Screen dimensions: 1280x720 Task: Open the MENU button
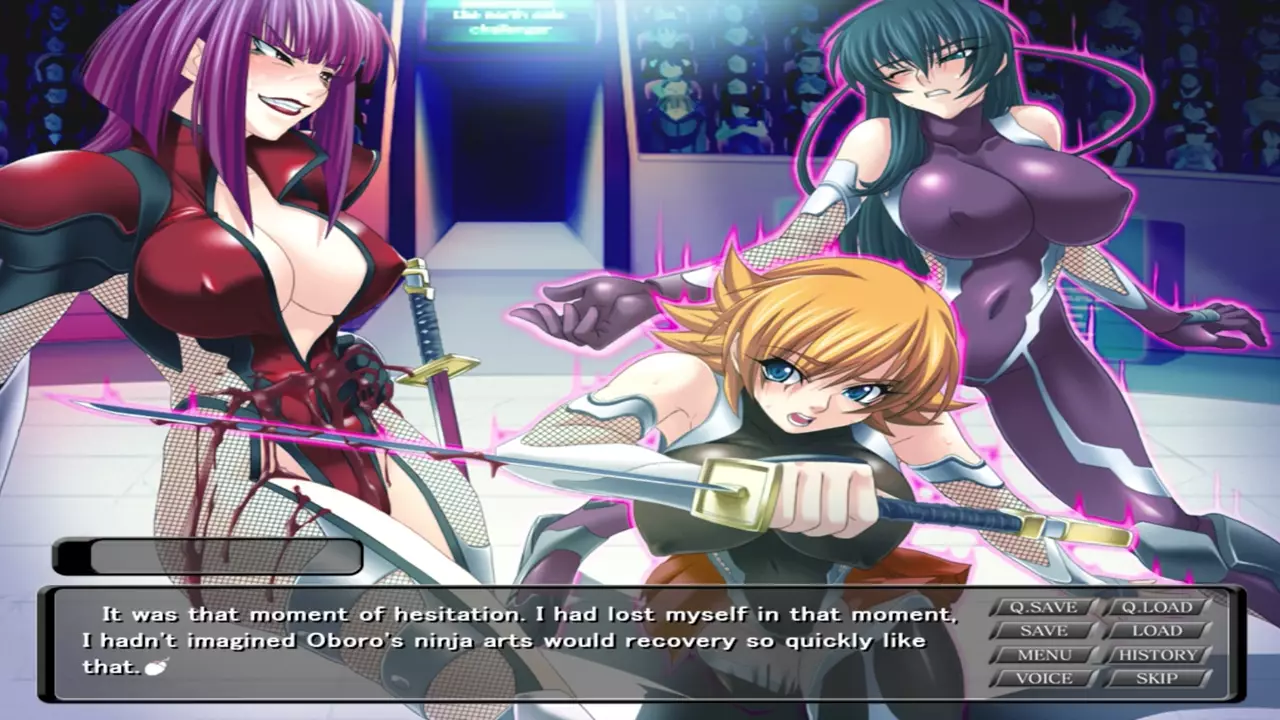[1043, 655]
